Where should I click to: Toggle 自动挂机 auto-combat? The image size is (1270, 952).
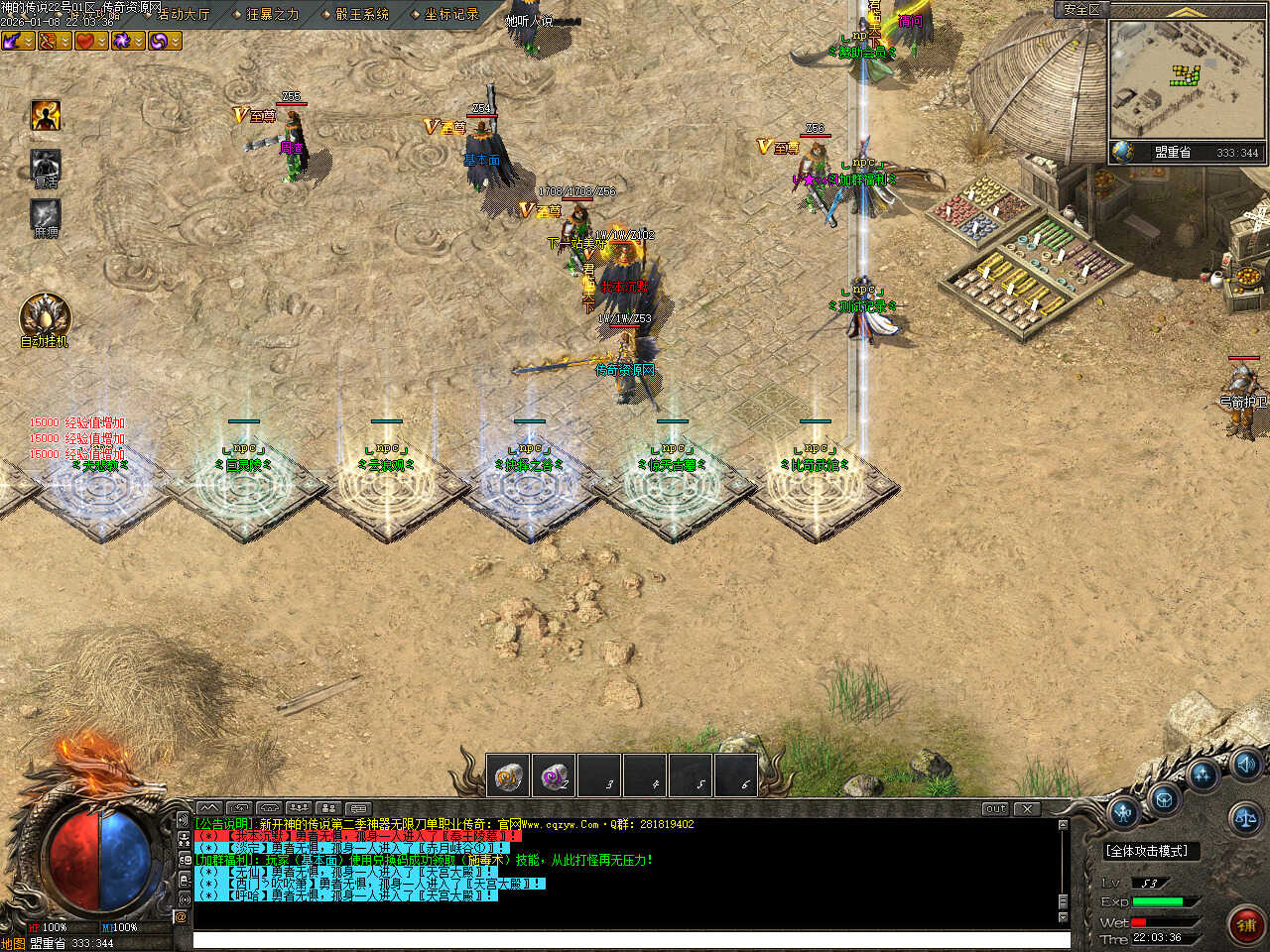tap(45, 315)
